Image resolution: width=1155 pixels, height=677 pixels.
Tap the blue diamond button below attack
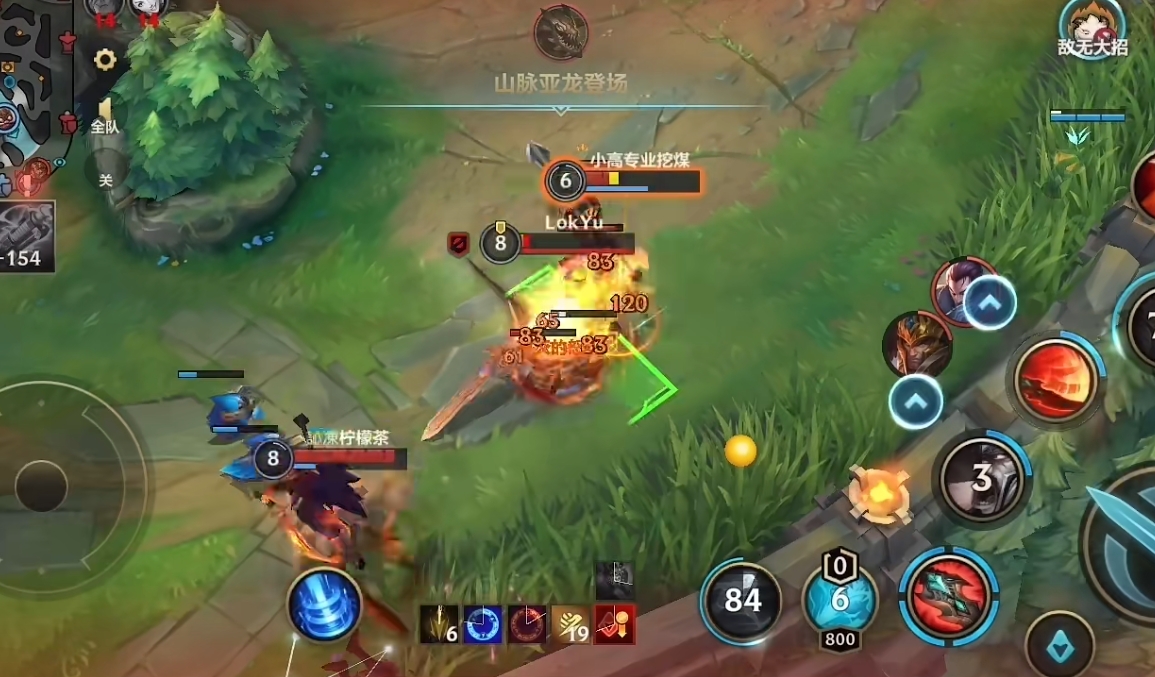(x=1059, y=646)
